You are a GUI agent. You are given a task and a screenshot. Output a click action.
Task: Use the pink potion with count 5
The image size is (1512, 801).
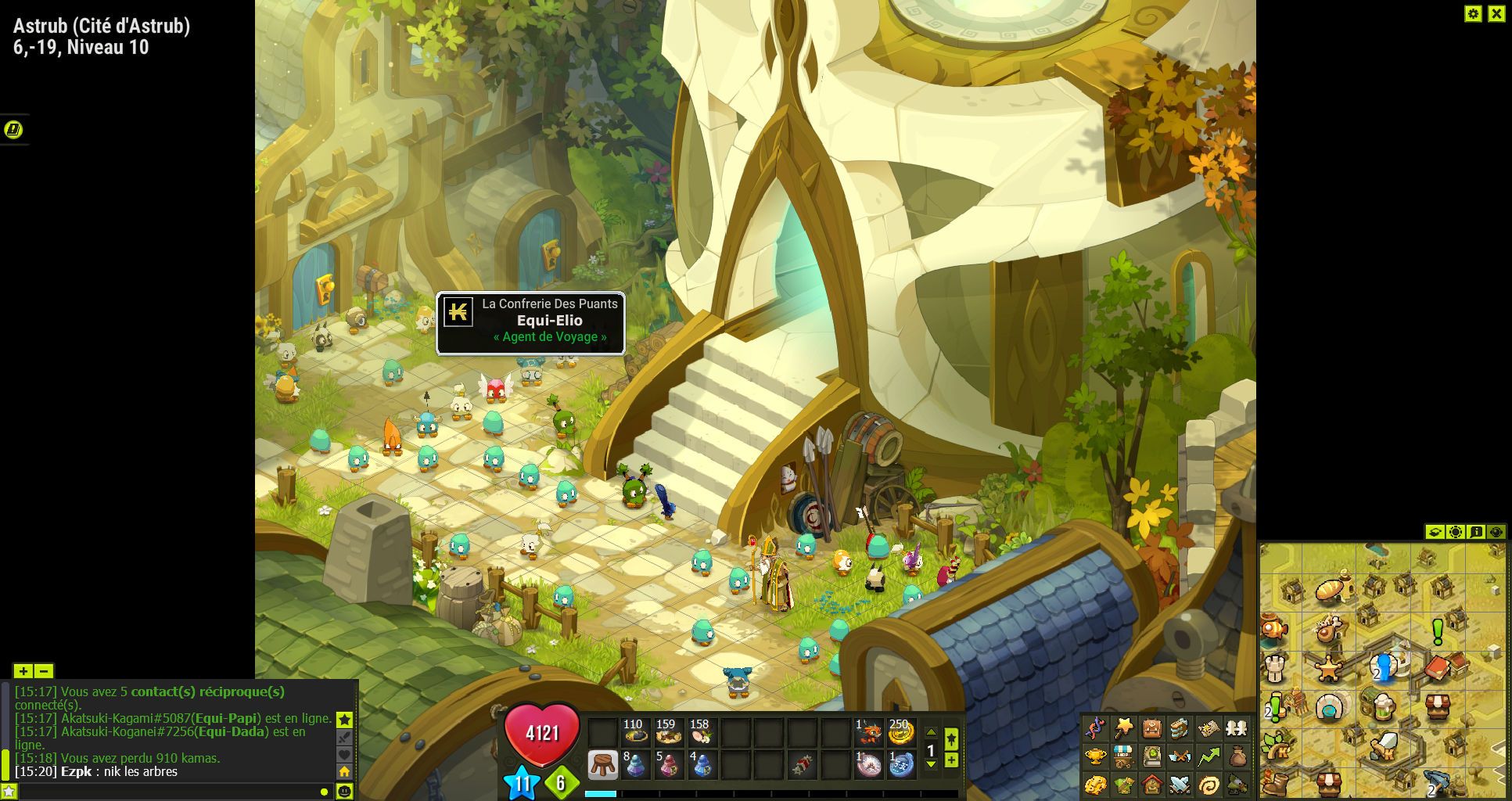tap(668, 764)
